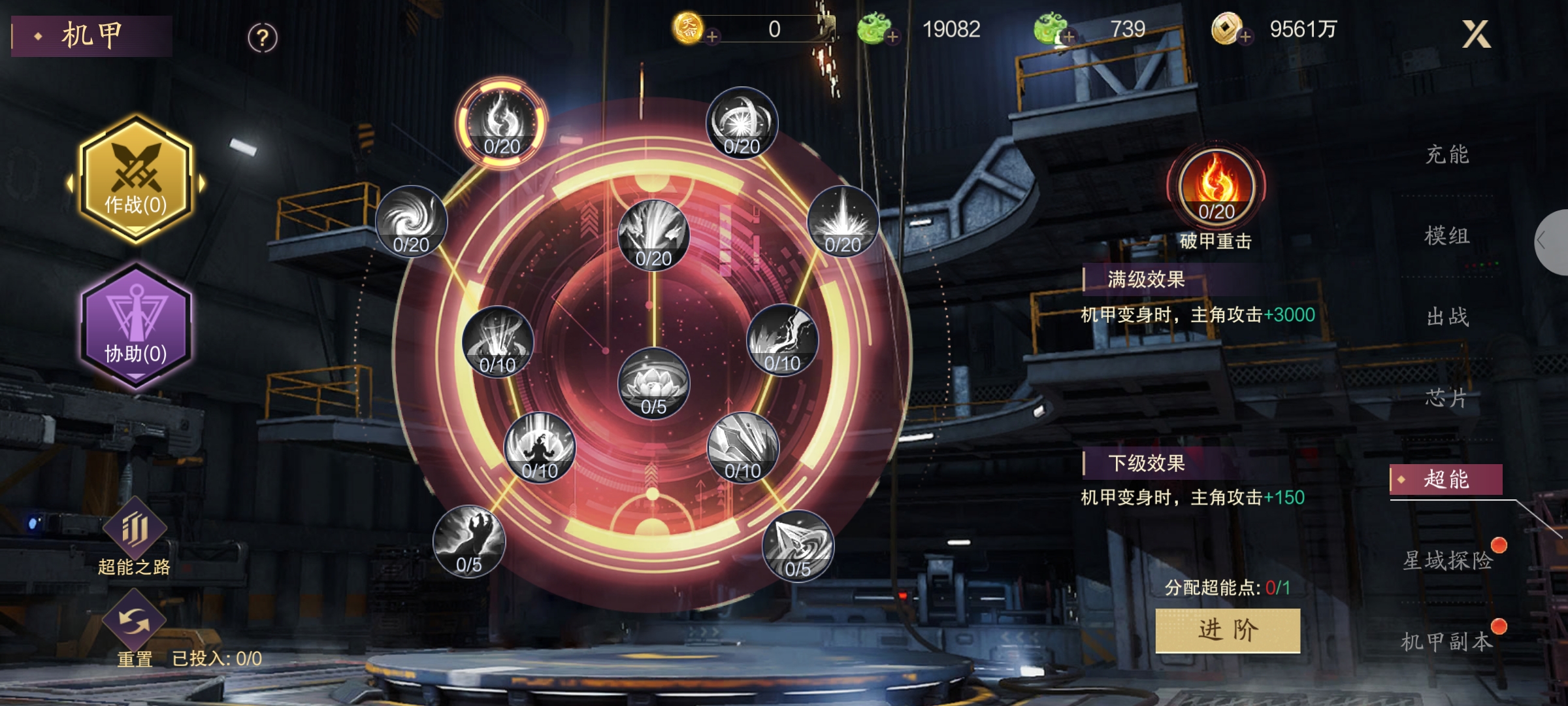Select the lotus flower skill node
The height and width of the screenshot is (706, 1568).
tap(653, 384)
